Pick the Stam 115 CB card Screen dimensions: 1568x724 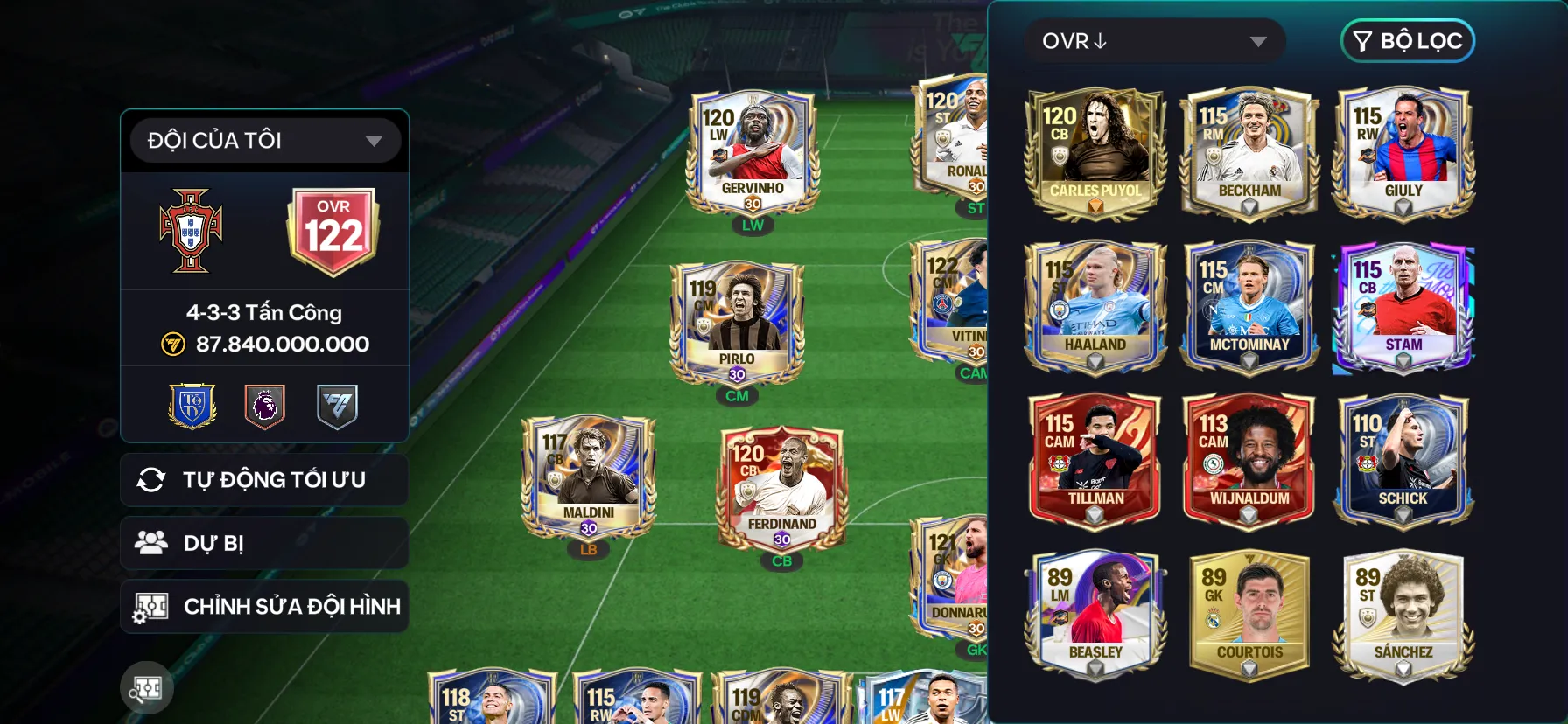point(1403,307)
